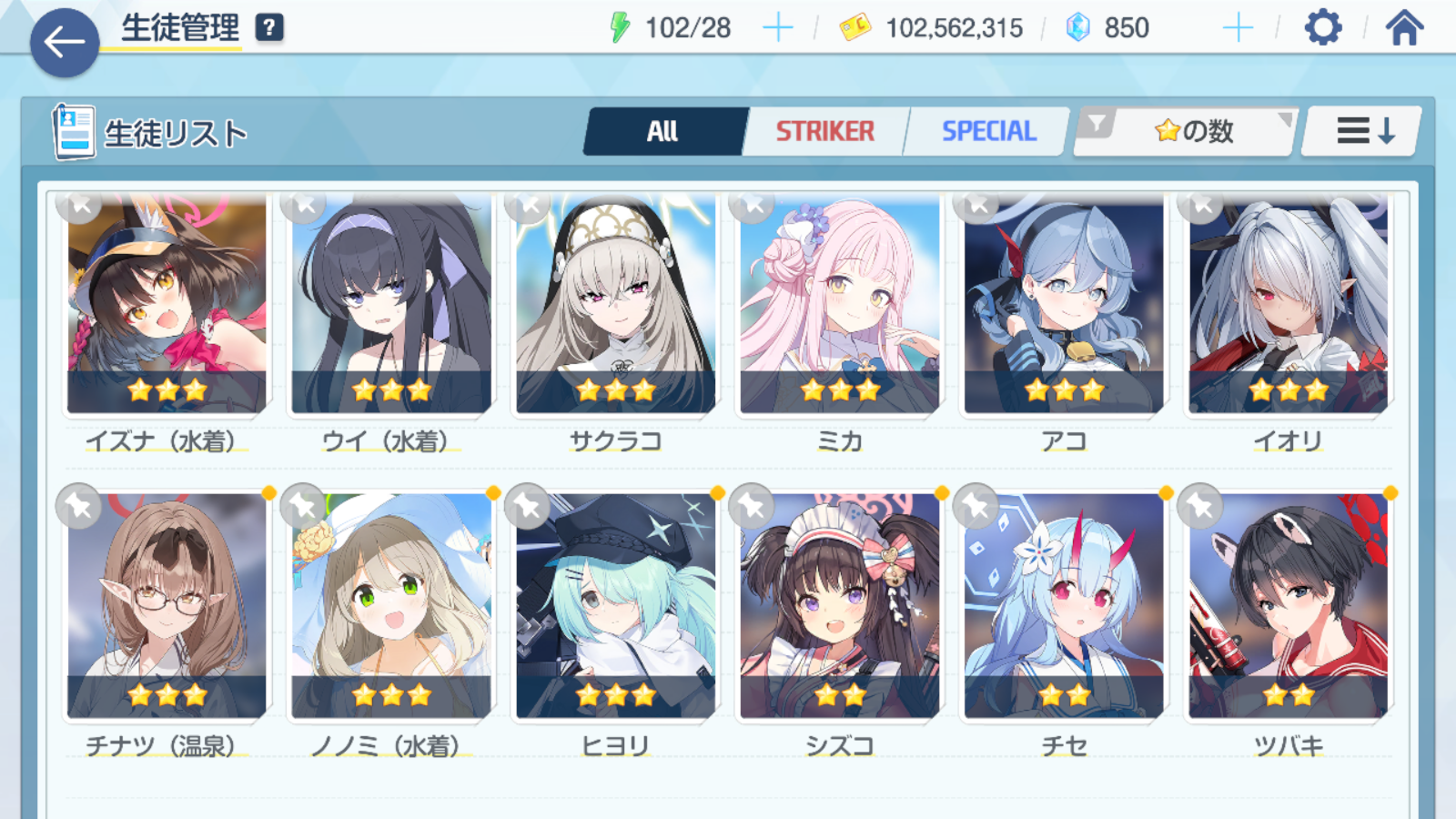1456x819 pixels.
Task: Switch to the SPECIAL tab
Action: pyautogui.click(x=988, y=132)
